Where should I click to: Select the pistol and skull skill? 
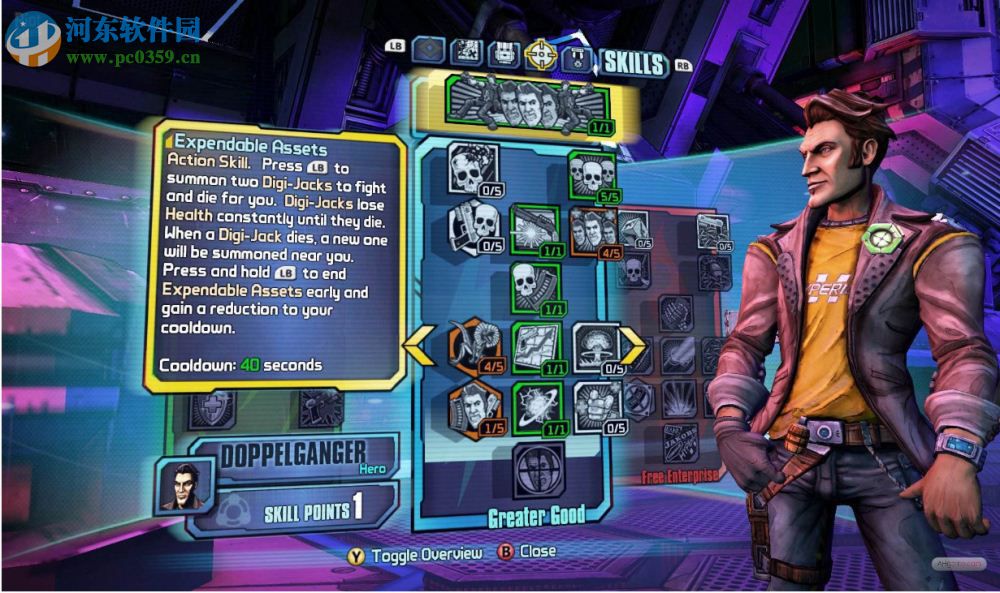[472, 226]
